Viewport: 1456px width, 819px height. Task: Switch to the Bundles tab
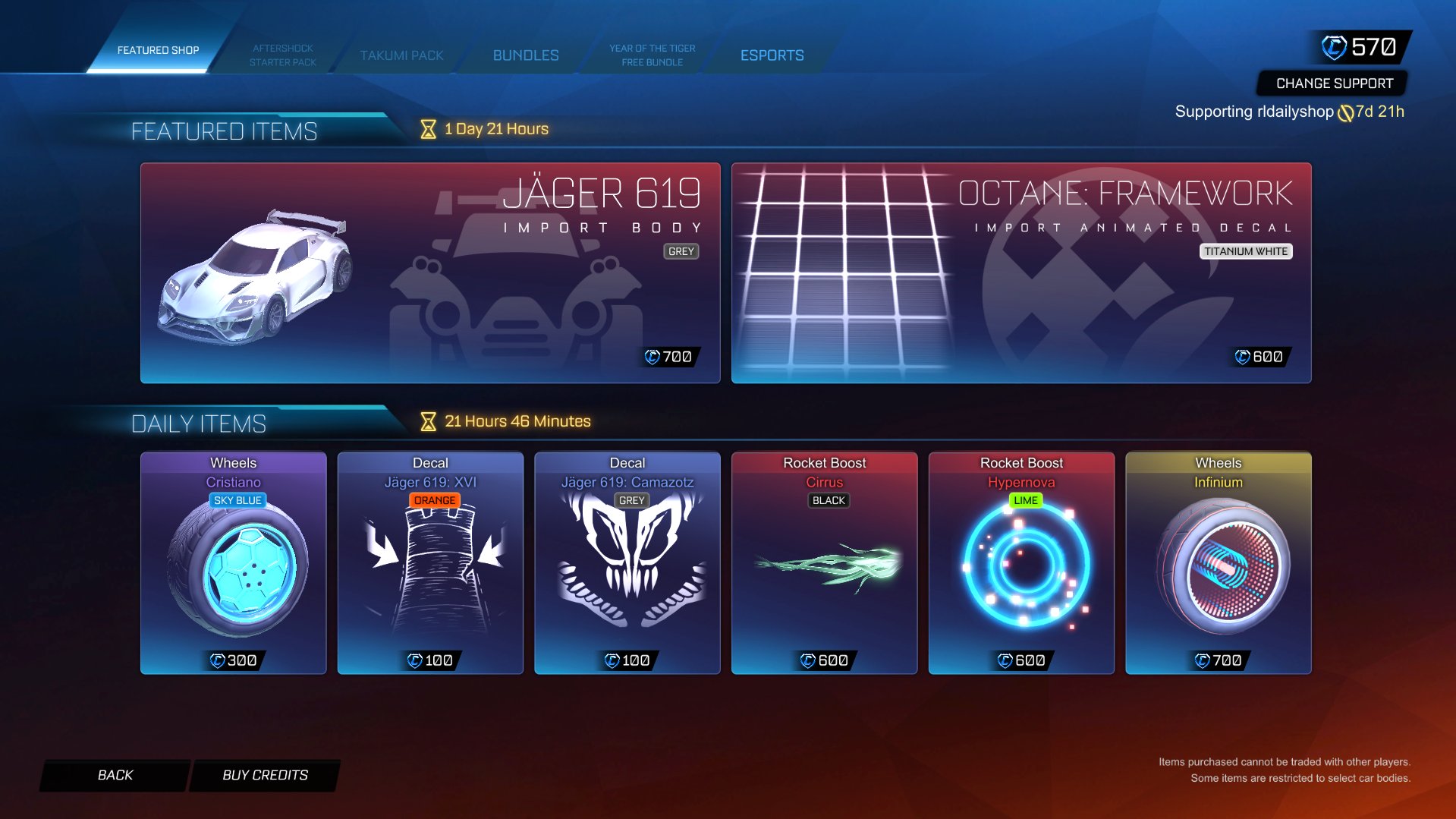tap(526, 55)
